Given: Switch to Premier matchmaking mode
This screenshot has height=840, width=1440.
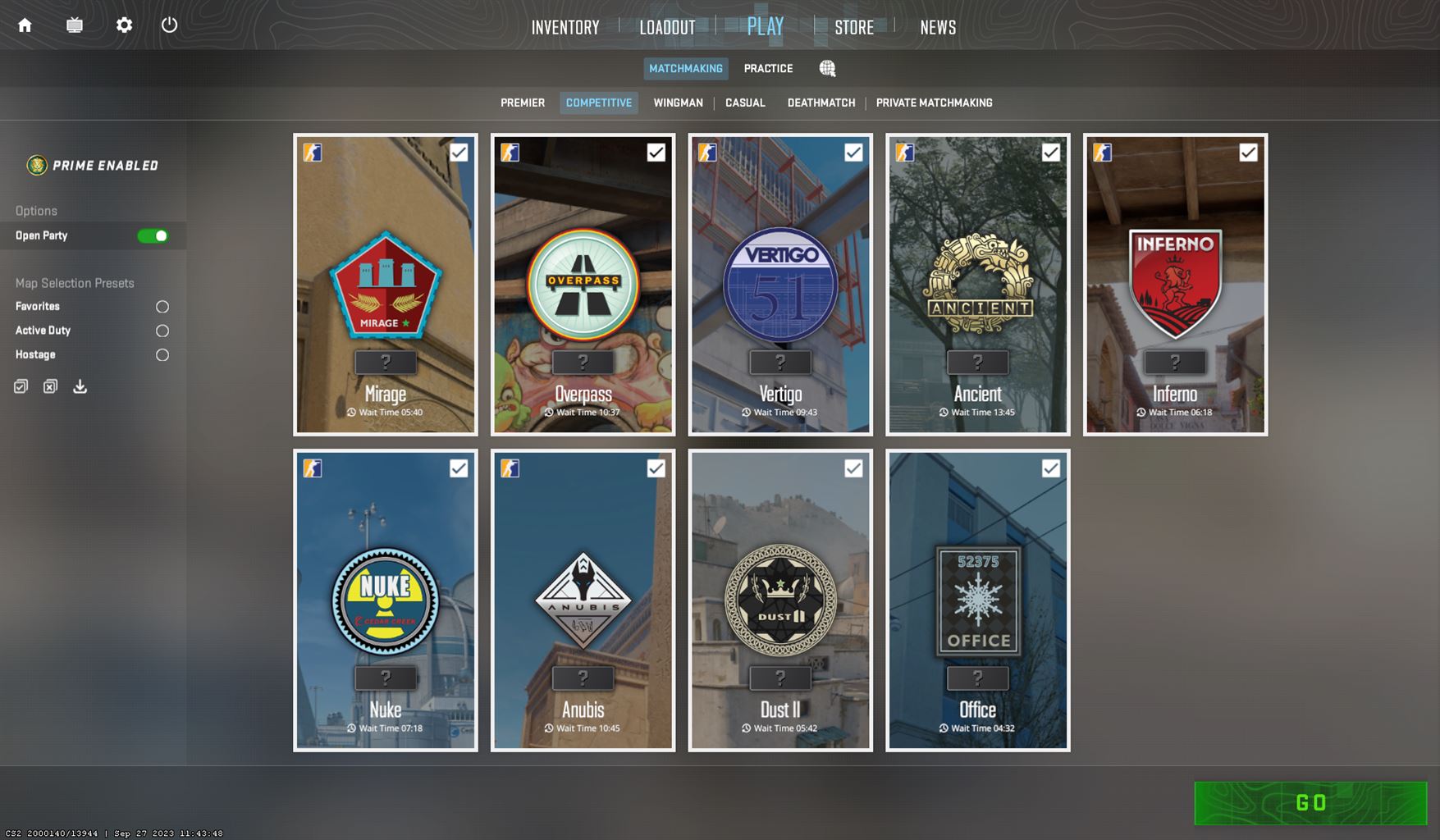Looking at the screenshot, I should point(522,103).
